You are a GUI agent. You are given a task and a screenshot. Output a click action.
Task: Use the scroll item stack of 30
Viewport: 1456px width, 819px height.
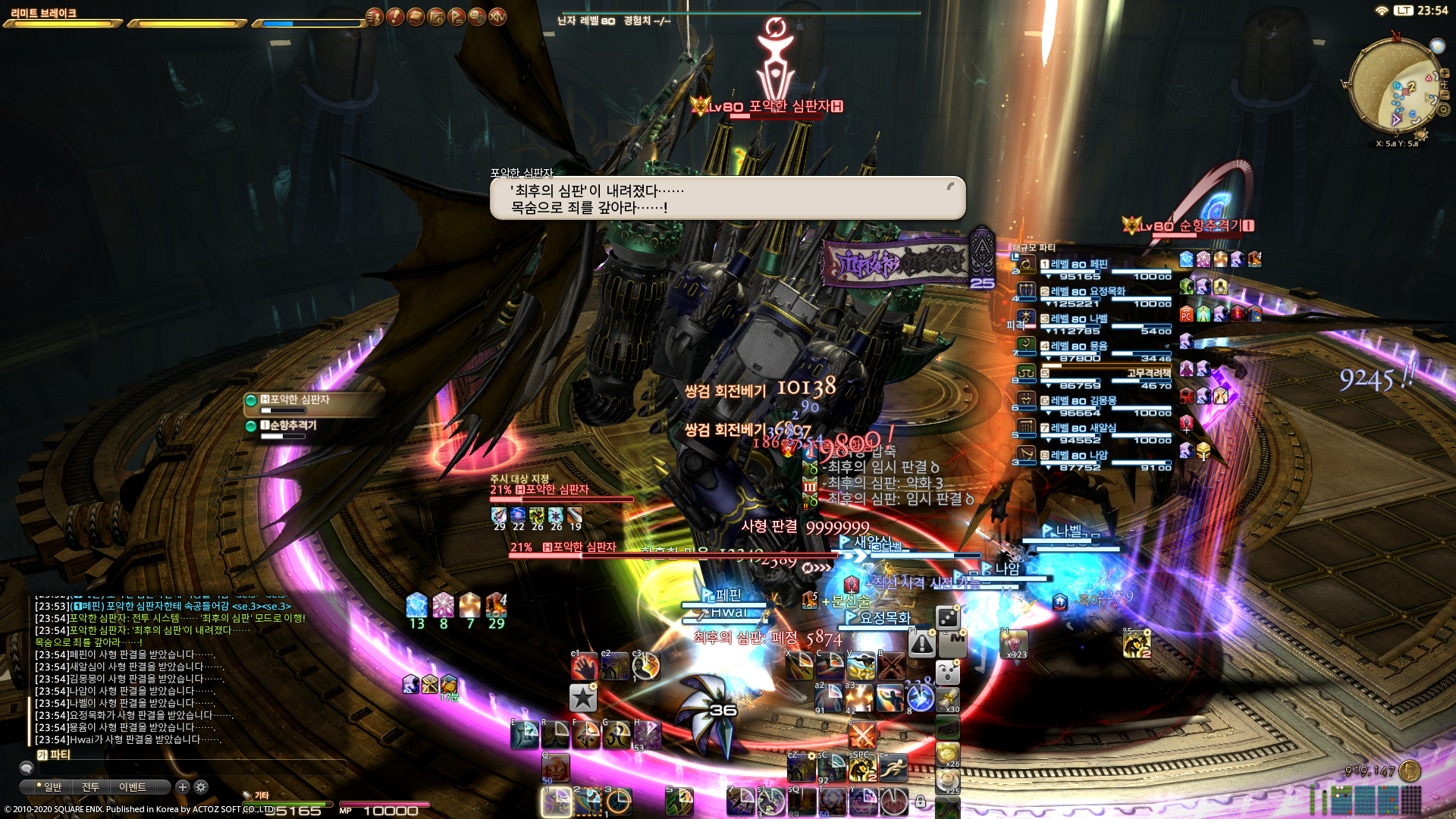(x=948, y=699)
